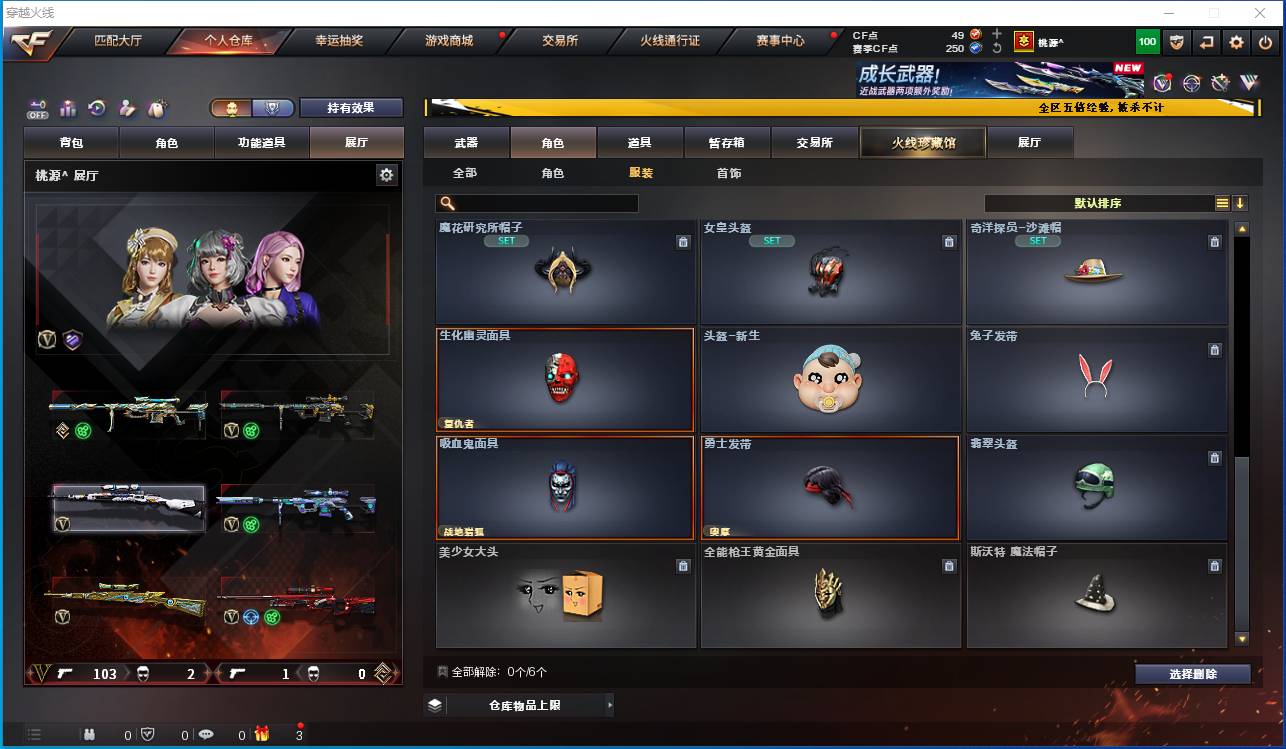
Task: Click the 持有效果 button
Action: pos(351,108)
